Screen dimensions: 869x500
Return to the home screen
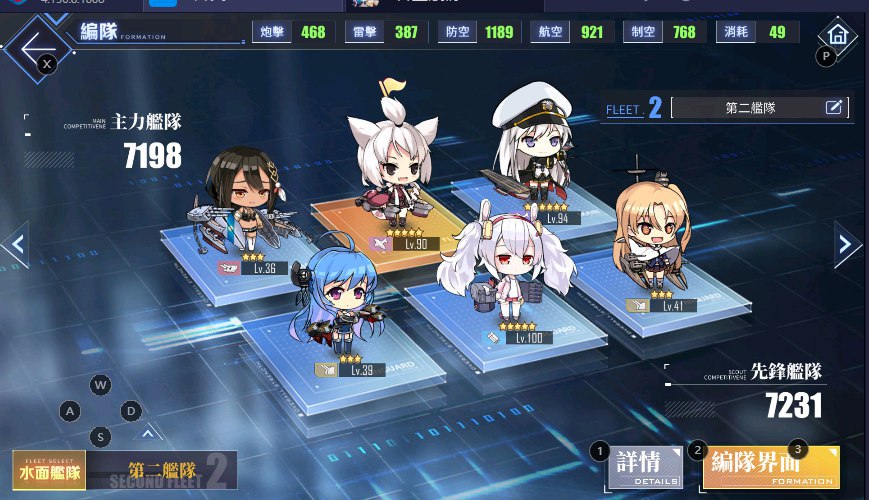click(x=838, y=34)
